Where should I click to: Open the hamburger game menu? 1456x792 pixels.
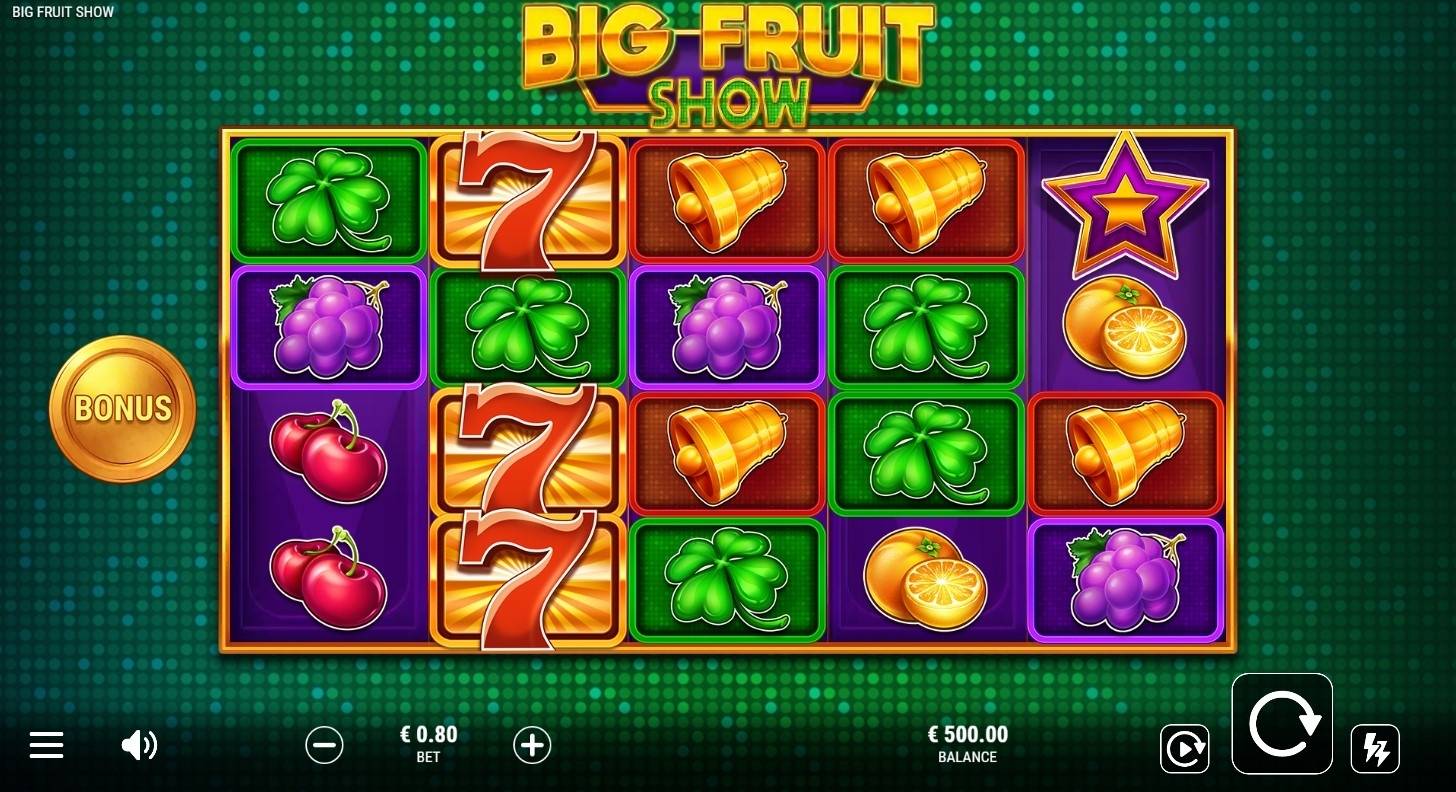click(46, 745)
